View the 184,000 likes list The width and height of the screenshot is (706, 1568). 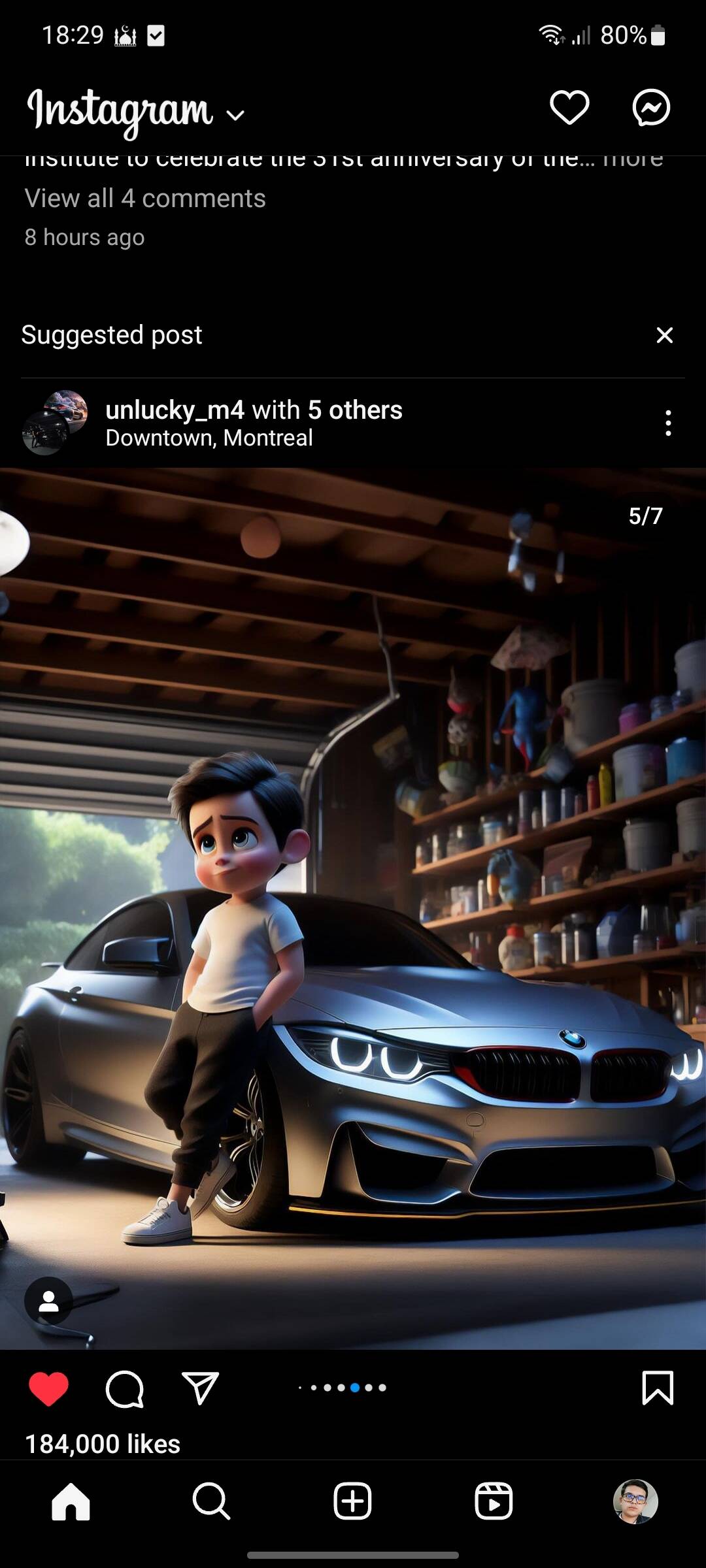[103, 1444]
